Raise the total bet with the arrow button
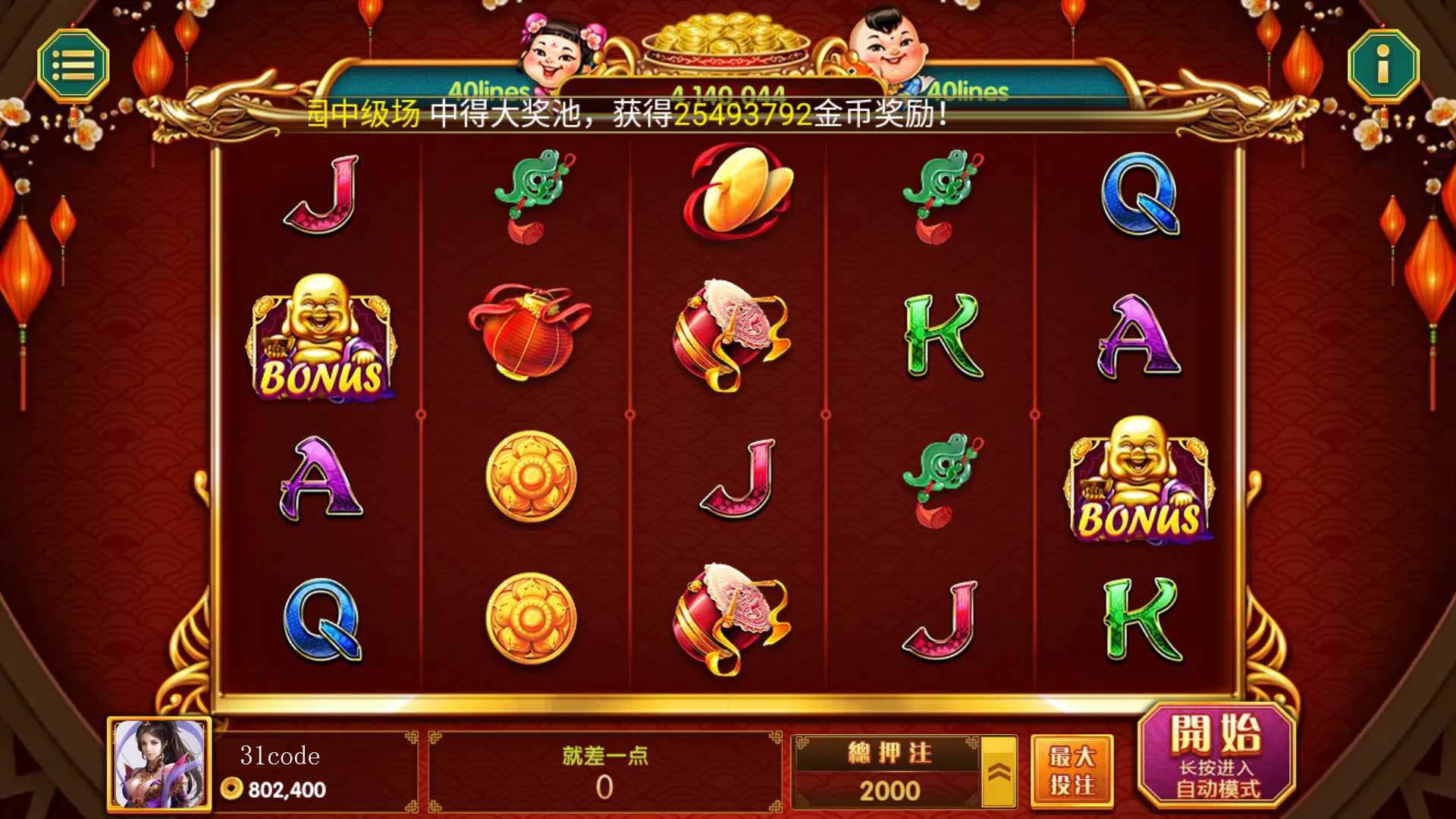 (x=999, y=772)
